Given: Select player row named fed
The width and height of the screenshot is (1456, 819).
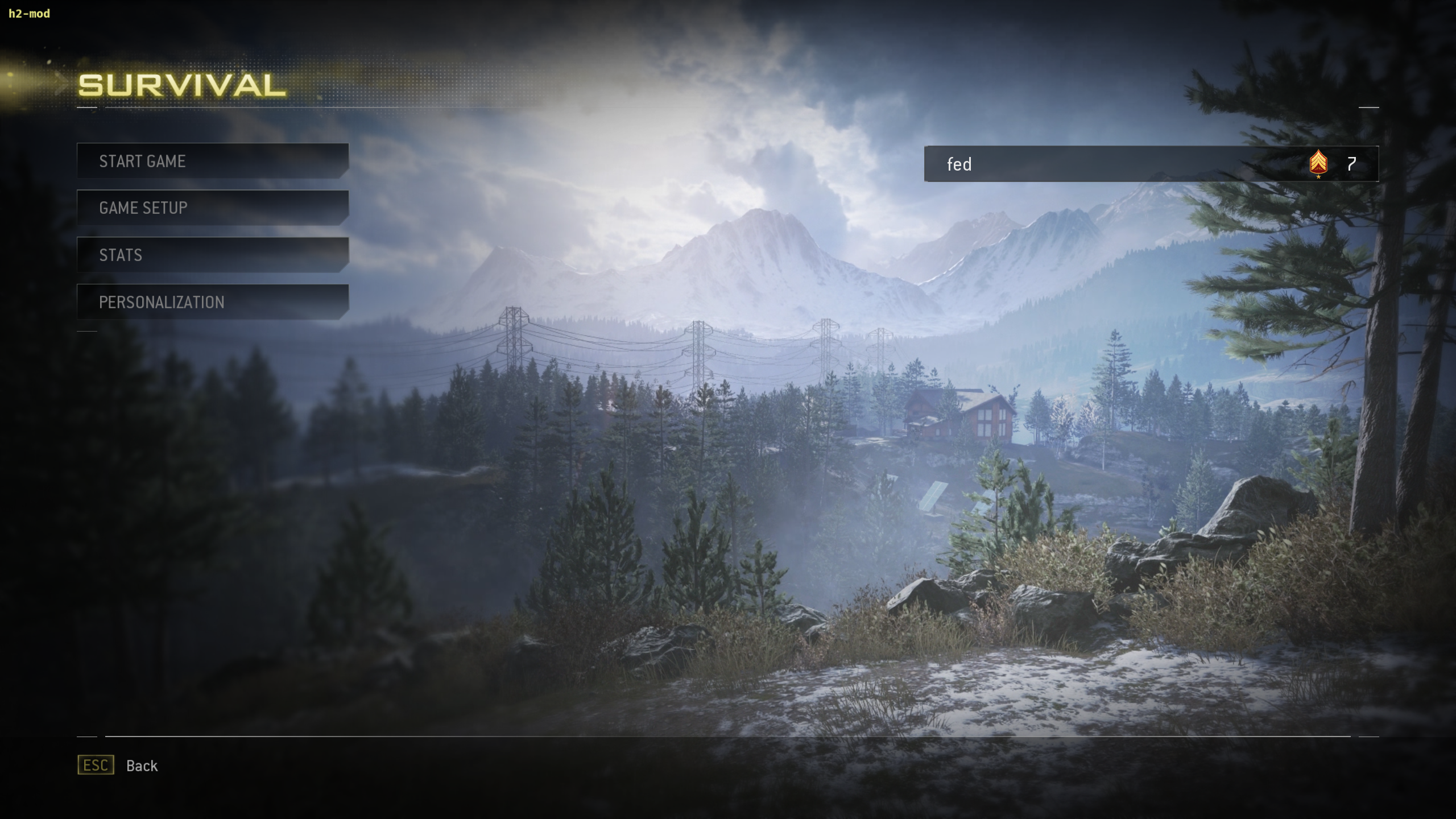Looking at the screenshot, I should coord(1150,164).
